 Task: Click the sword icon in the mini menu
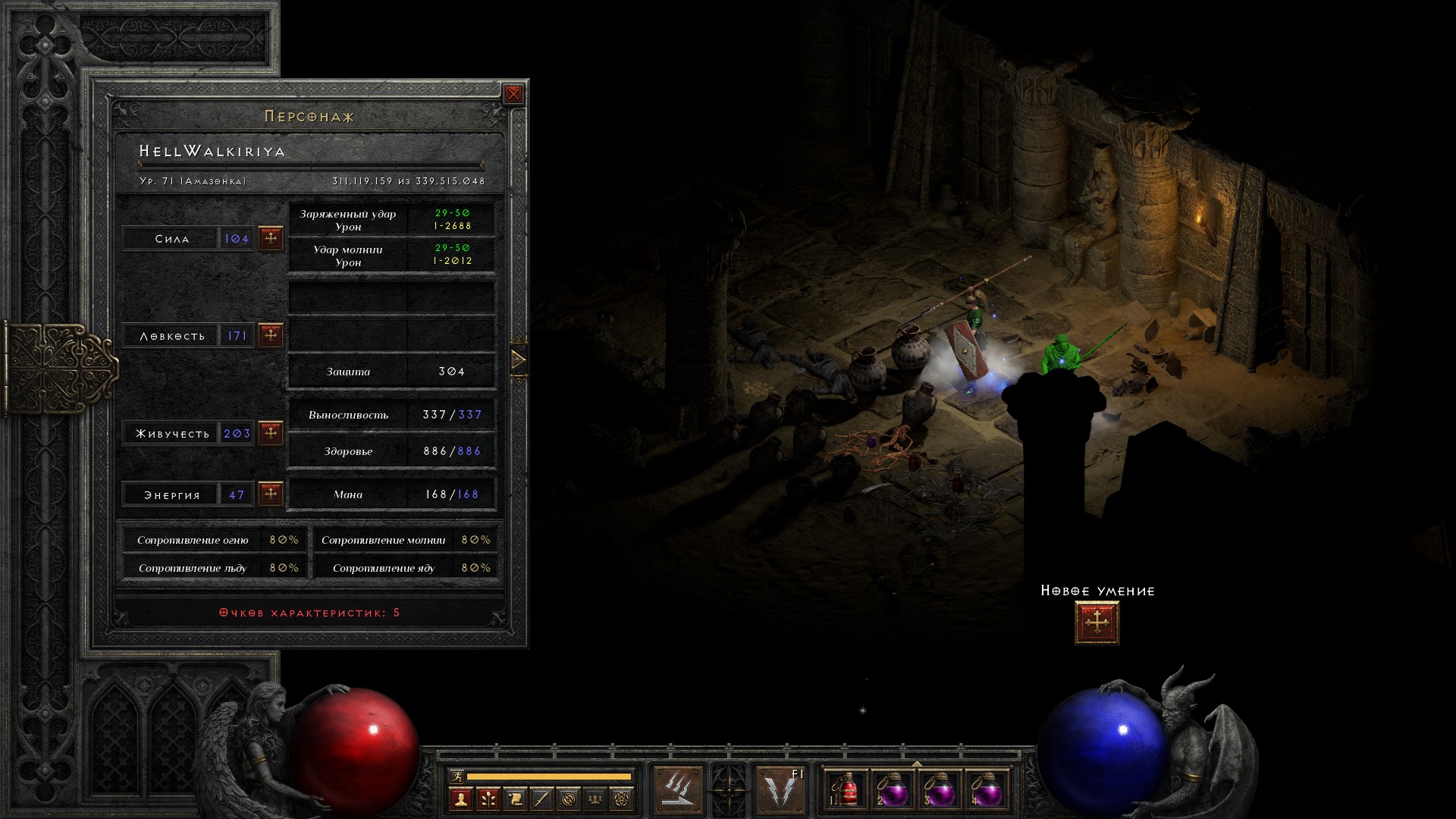(x=541, y=799)
